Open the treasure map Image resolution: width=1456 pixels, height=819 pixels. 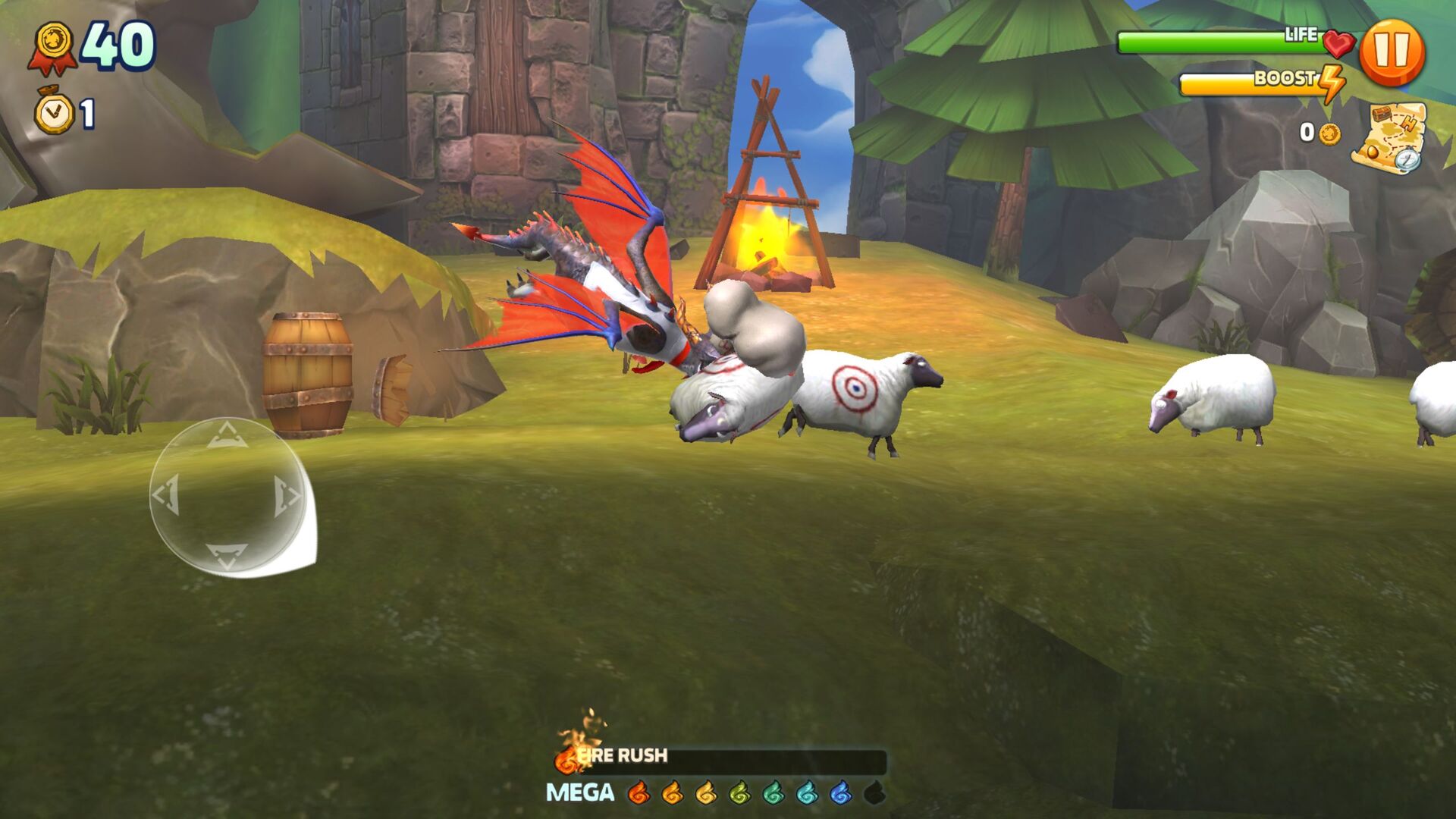pos(1389,137)
